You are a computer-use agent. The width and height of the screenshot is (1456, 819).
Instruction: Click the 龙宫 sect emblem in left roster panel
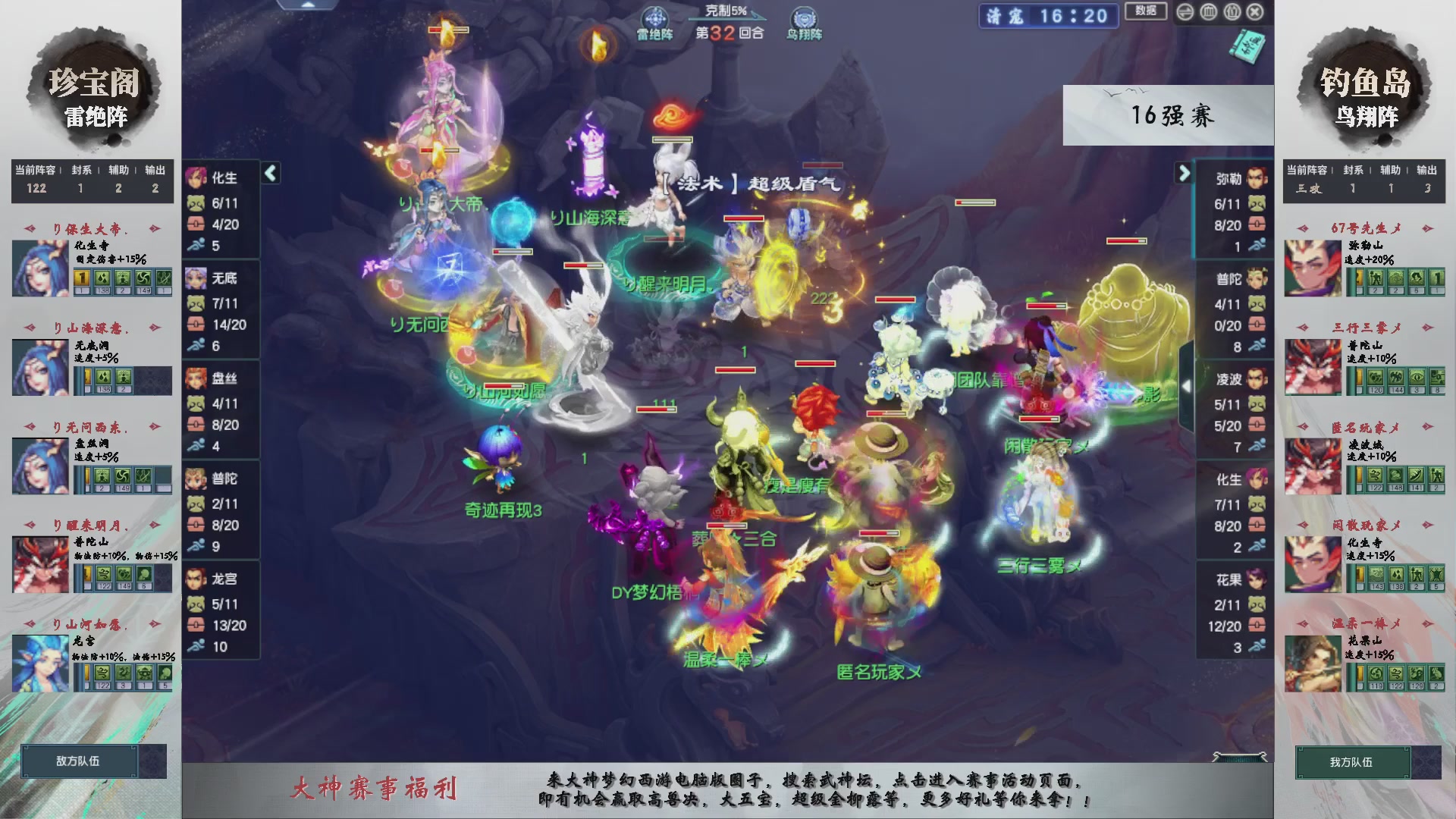click(196, 579)
